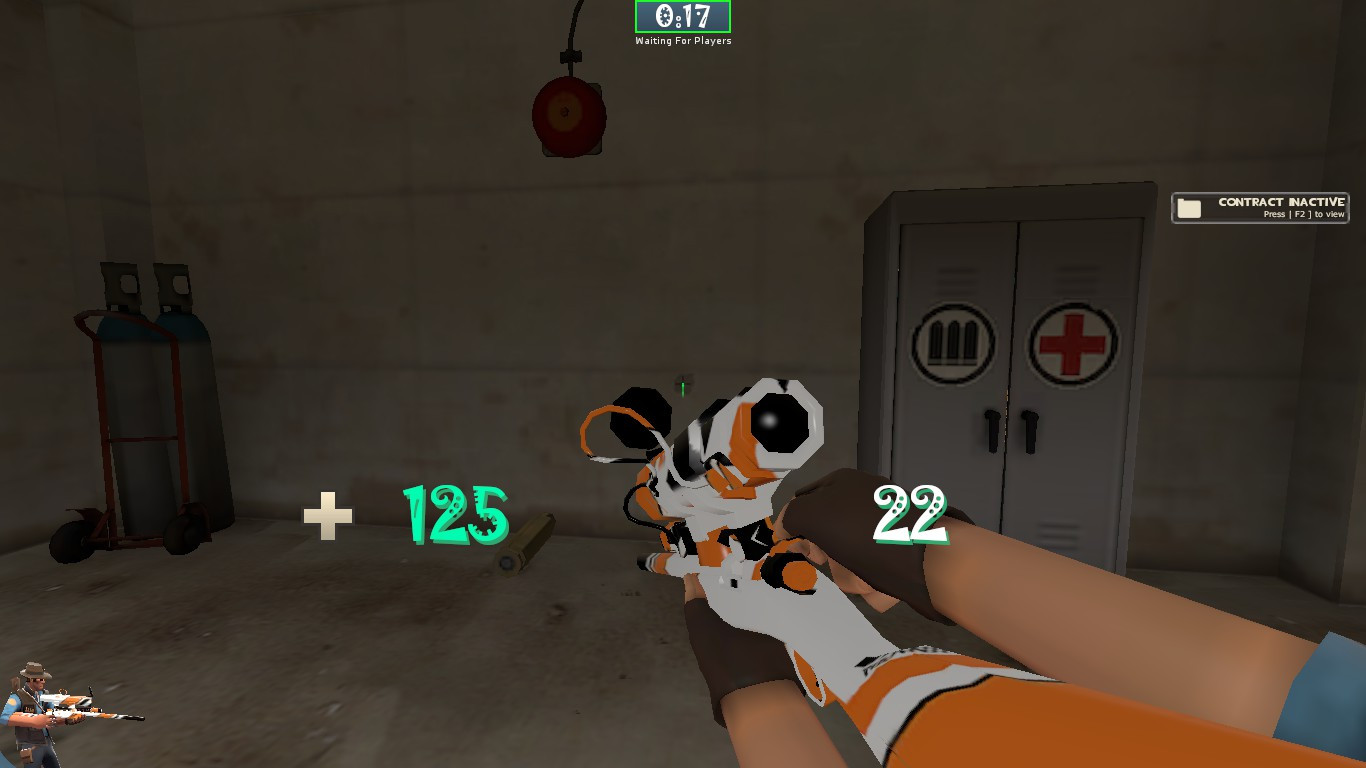Click the ammo count 22
The image size is (1366, 768).
pos(911,511)
